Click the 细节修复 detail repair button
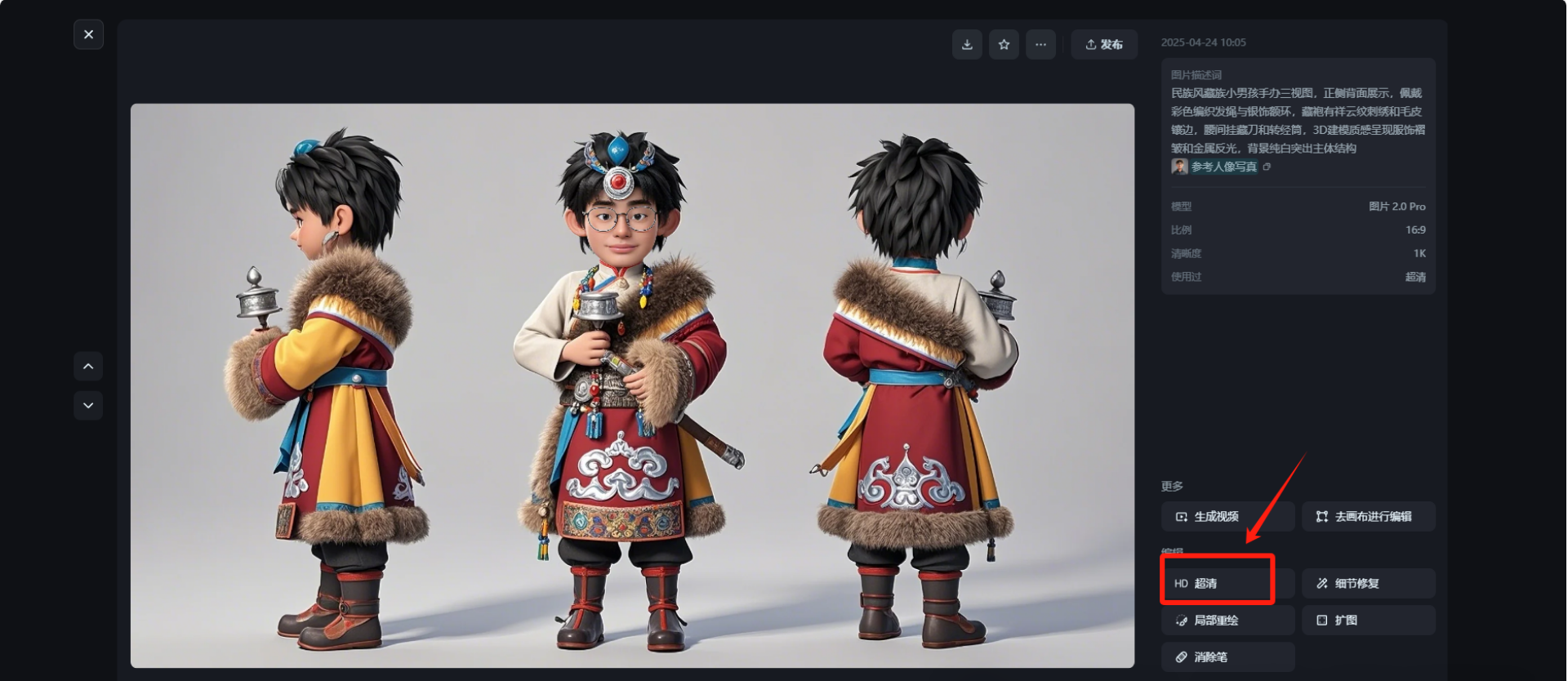Viewport: 1568px width, 681px height. tap(1368, 583)
